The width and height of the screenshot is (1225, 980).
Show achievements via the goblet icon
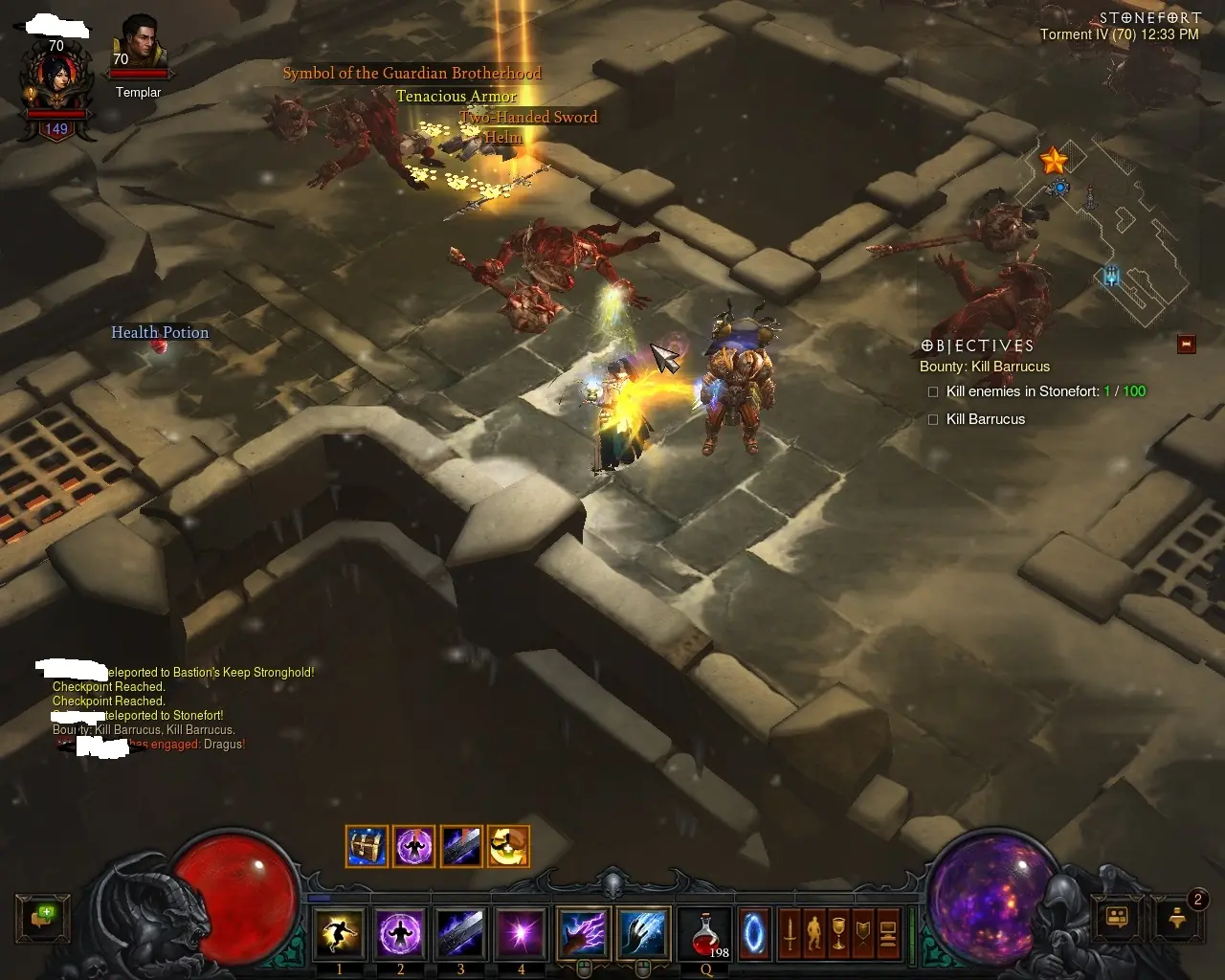(x=838, y=933)
